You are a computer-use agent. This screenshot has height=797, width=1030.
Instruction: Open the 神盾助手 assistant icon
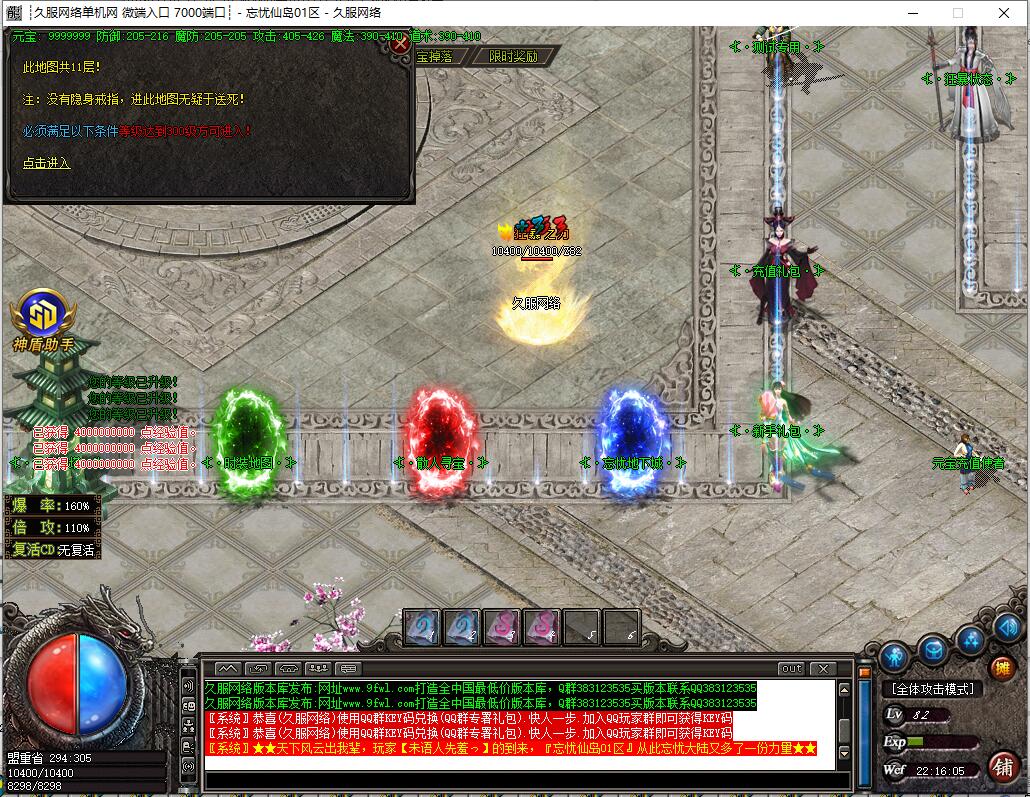42,313
